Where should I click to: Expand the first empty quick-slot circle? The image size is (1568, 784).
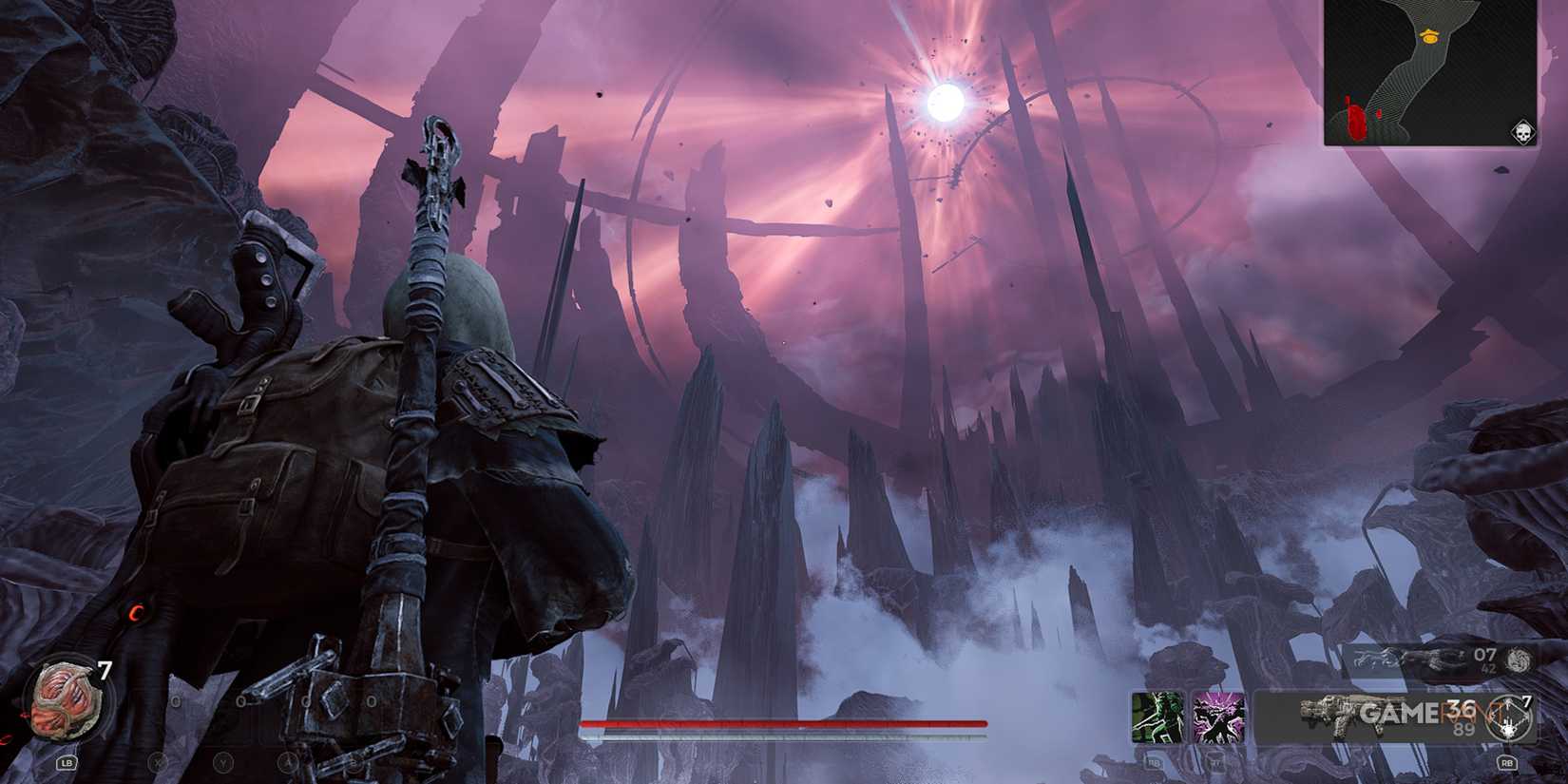(176, 699)
